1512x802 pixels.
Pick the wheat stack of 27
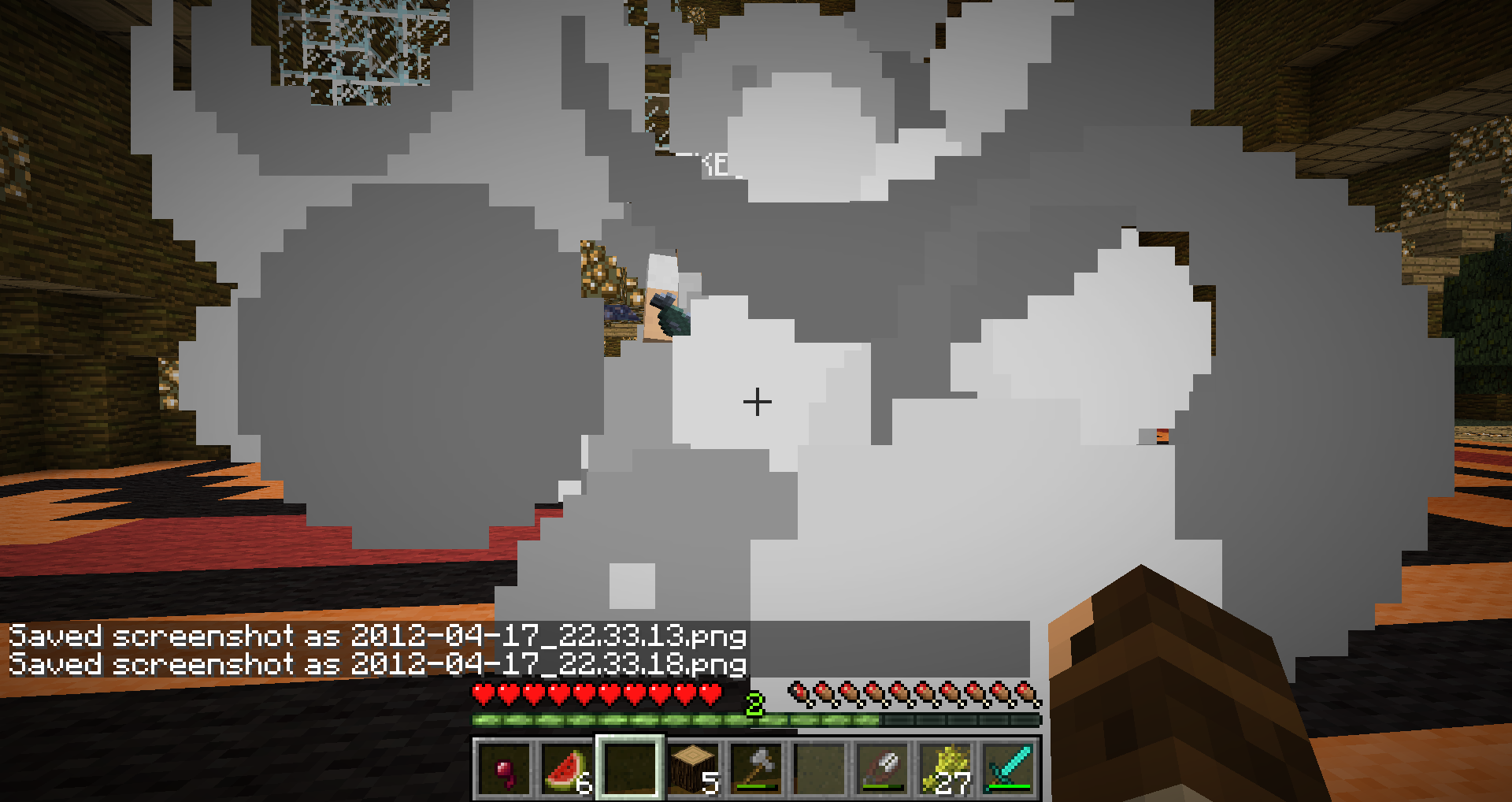coord(945,768)
